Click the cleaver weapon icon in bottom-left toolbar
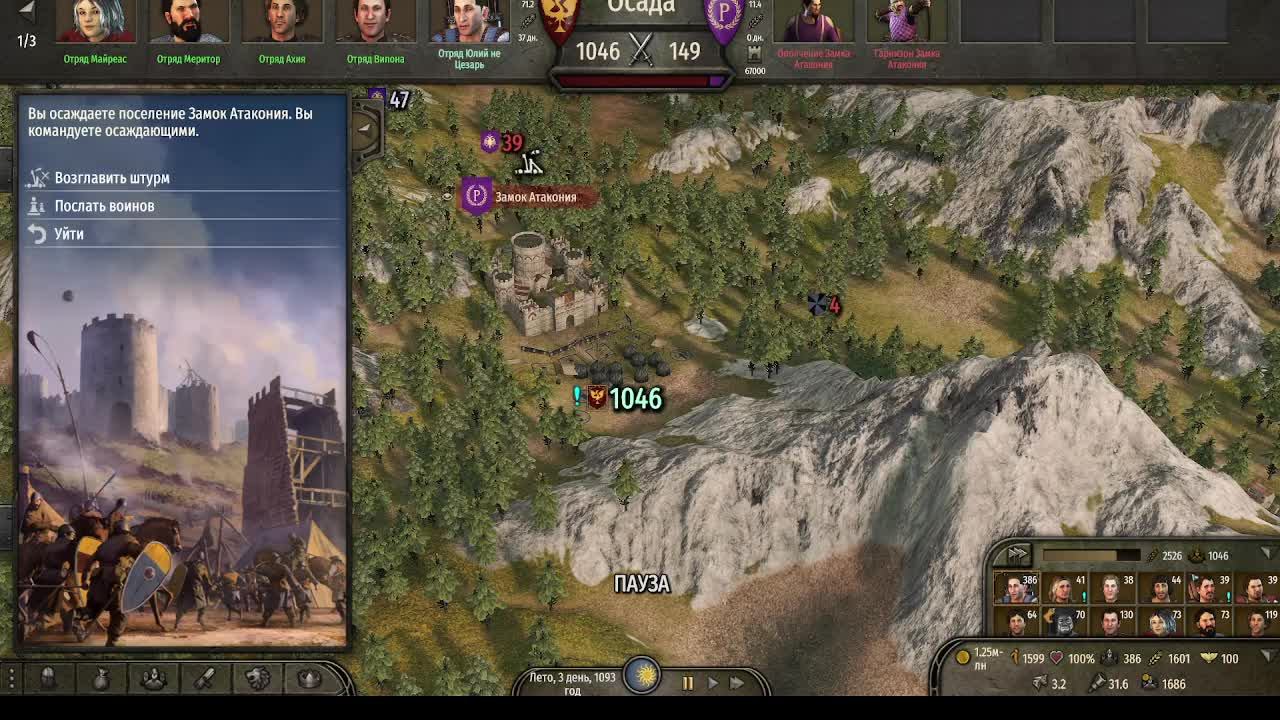The width and height of the screenshot is (1280, 720). coord(205,678)
